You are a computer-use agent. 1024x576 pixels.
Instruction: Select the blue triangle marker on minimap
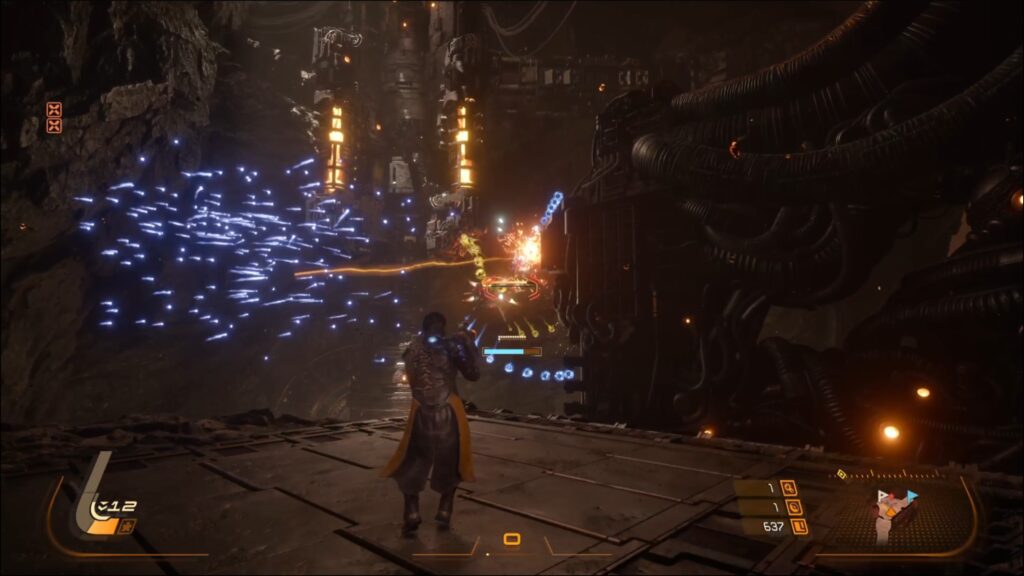911,495
